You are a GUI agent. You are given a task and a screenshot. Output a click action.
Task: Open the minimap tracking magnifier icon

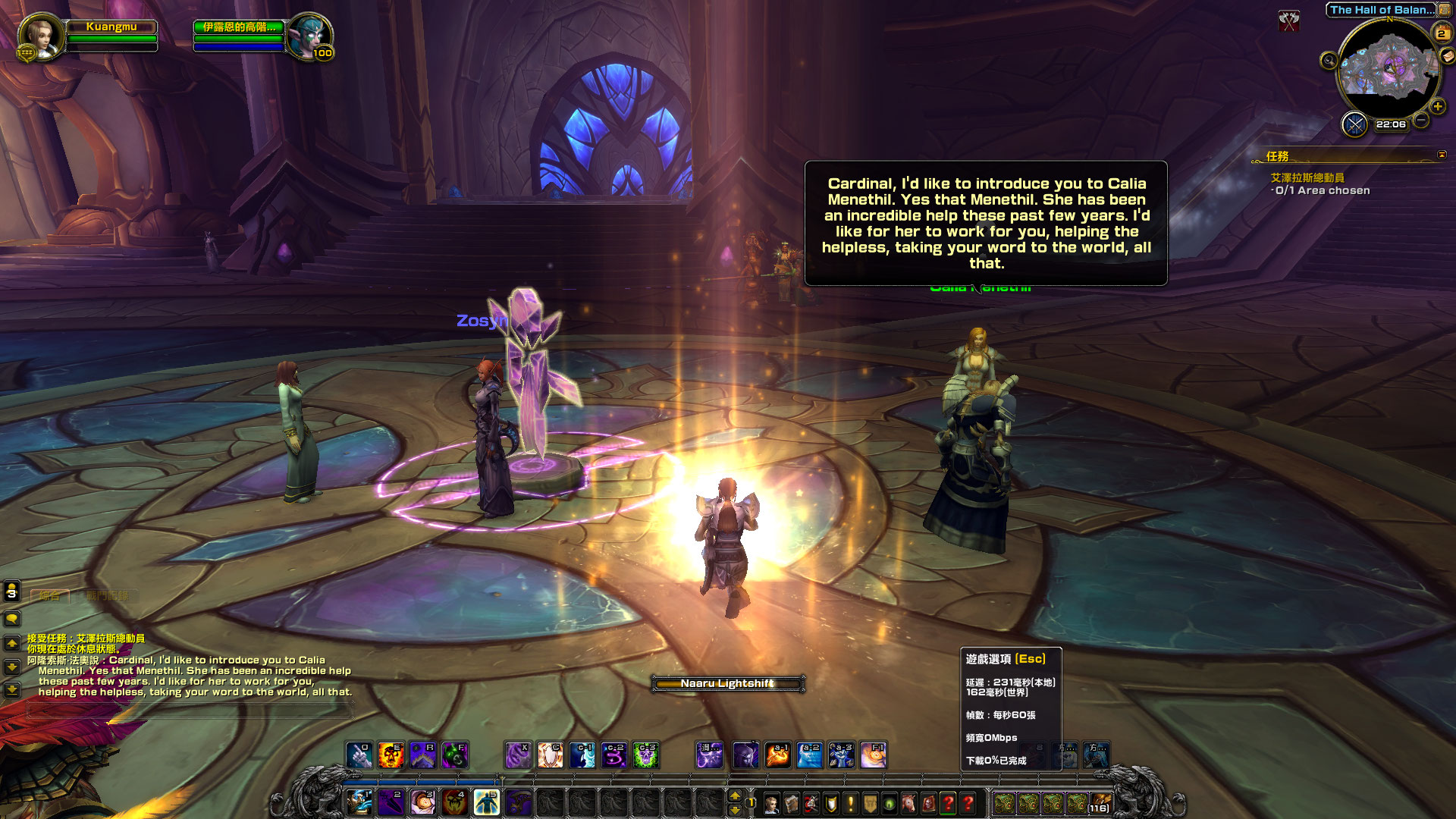click(x=1329, y=61)
